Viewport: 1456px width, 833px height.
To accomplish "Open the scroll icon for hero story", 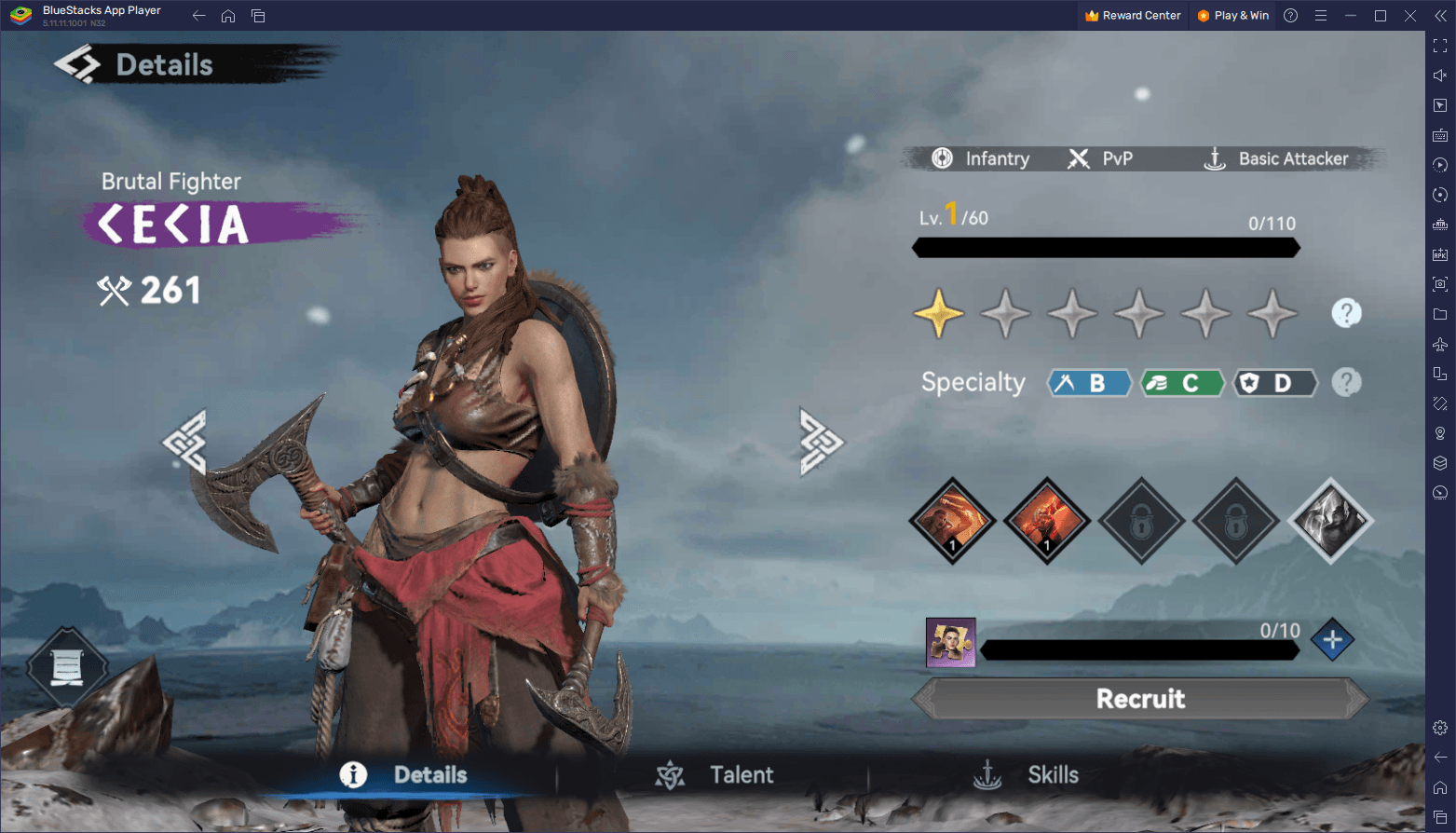I will point(66,667).
